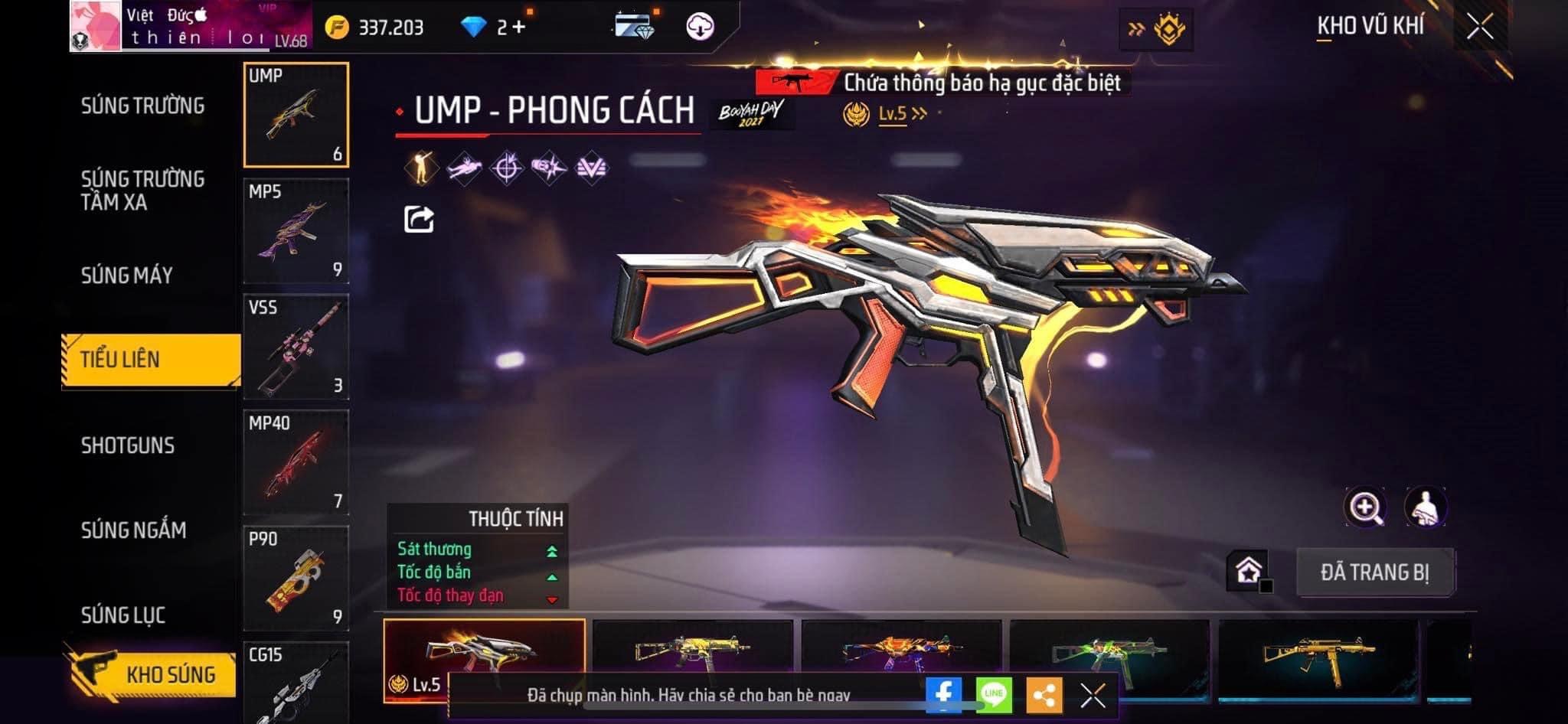Select the VSS weapon tile
The image size is (1568, 724).
[296, 347]
